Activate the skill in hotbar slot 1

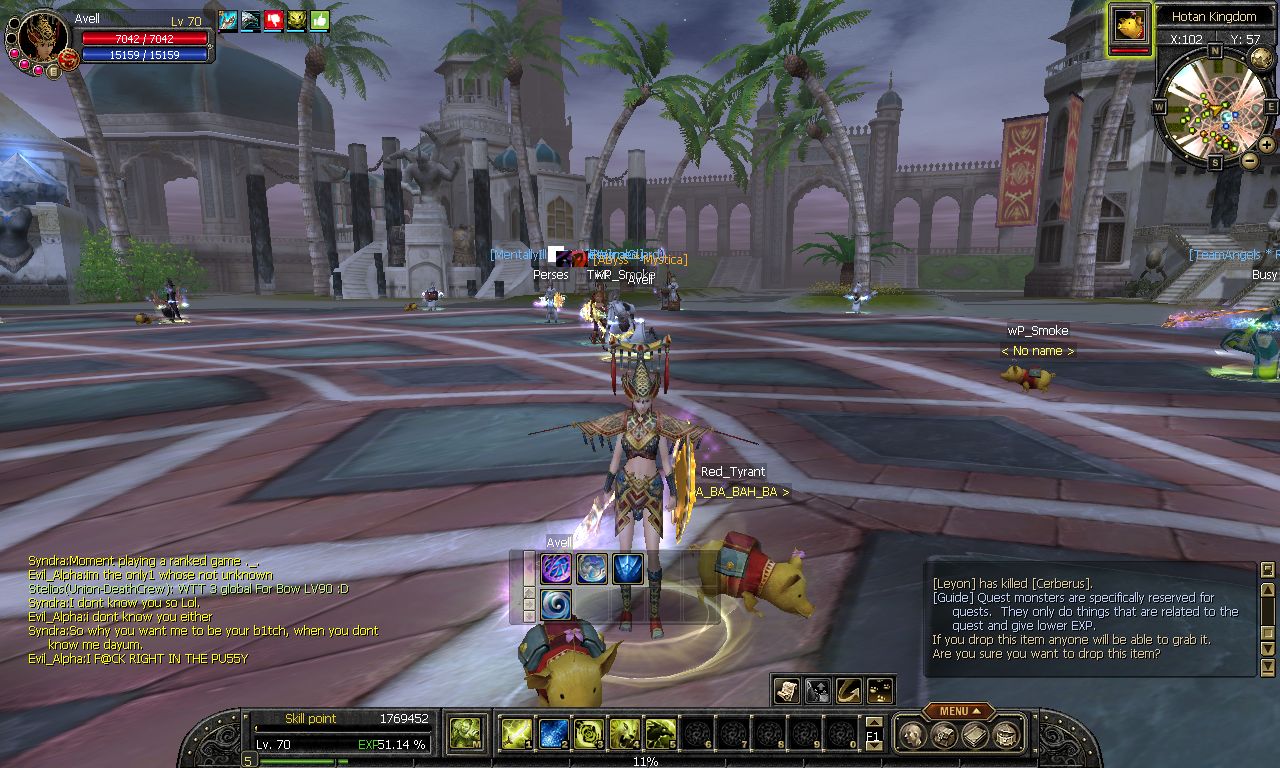coord(515,734)
